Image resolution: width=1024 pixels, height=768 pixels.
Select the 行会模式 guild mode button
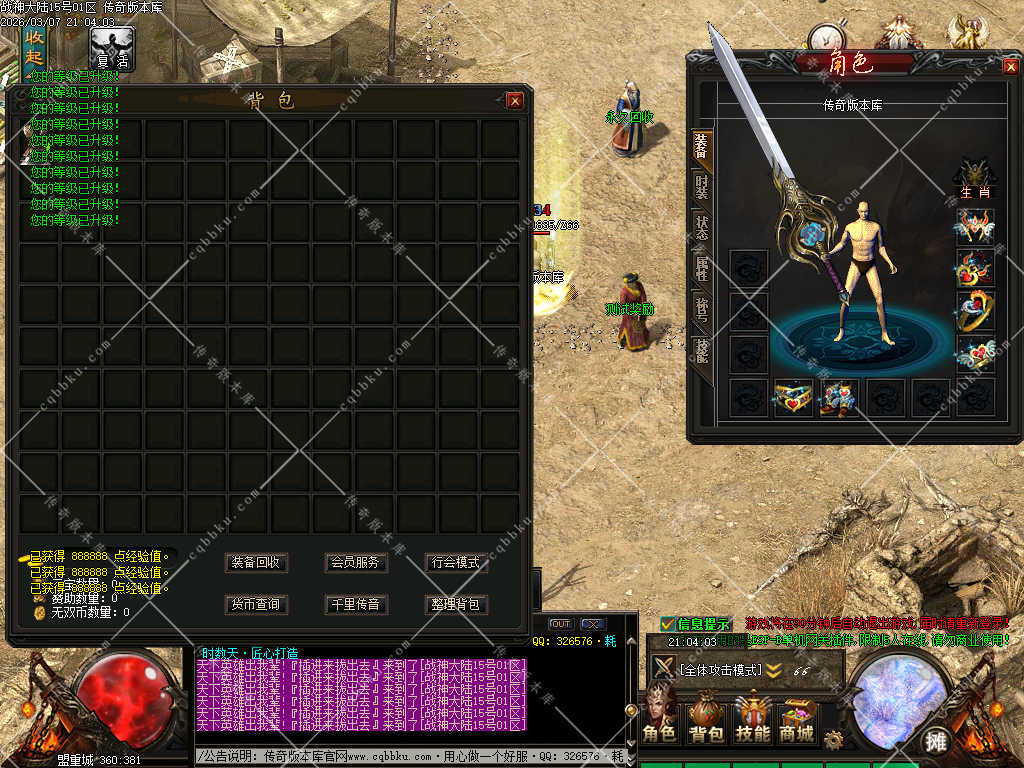click(x=455, y=563)
